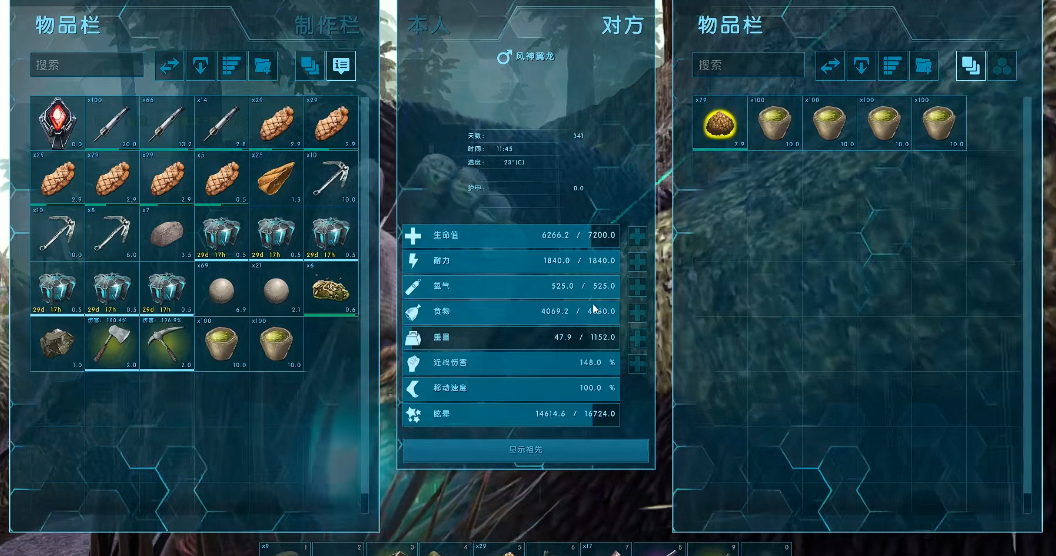Switch to the 制作栏 crafting tab
1056x556 pixels.
click(325, 26)
